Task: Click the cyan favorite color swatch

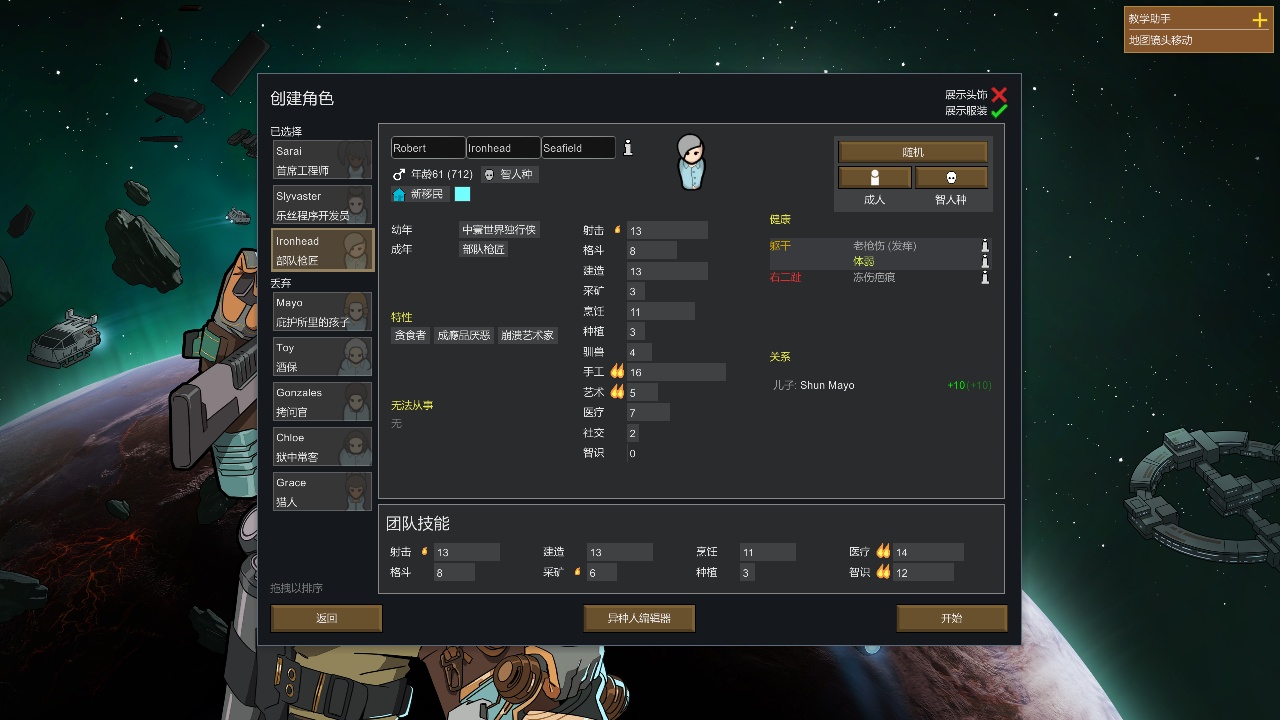Action: pyautogui.click(x=460, y=195)
